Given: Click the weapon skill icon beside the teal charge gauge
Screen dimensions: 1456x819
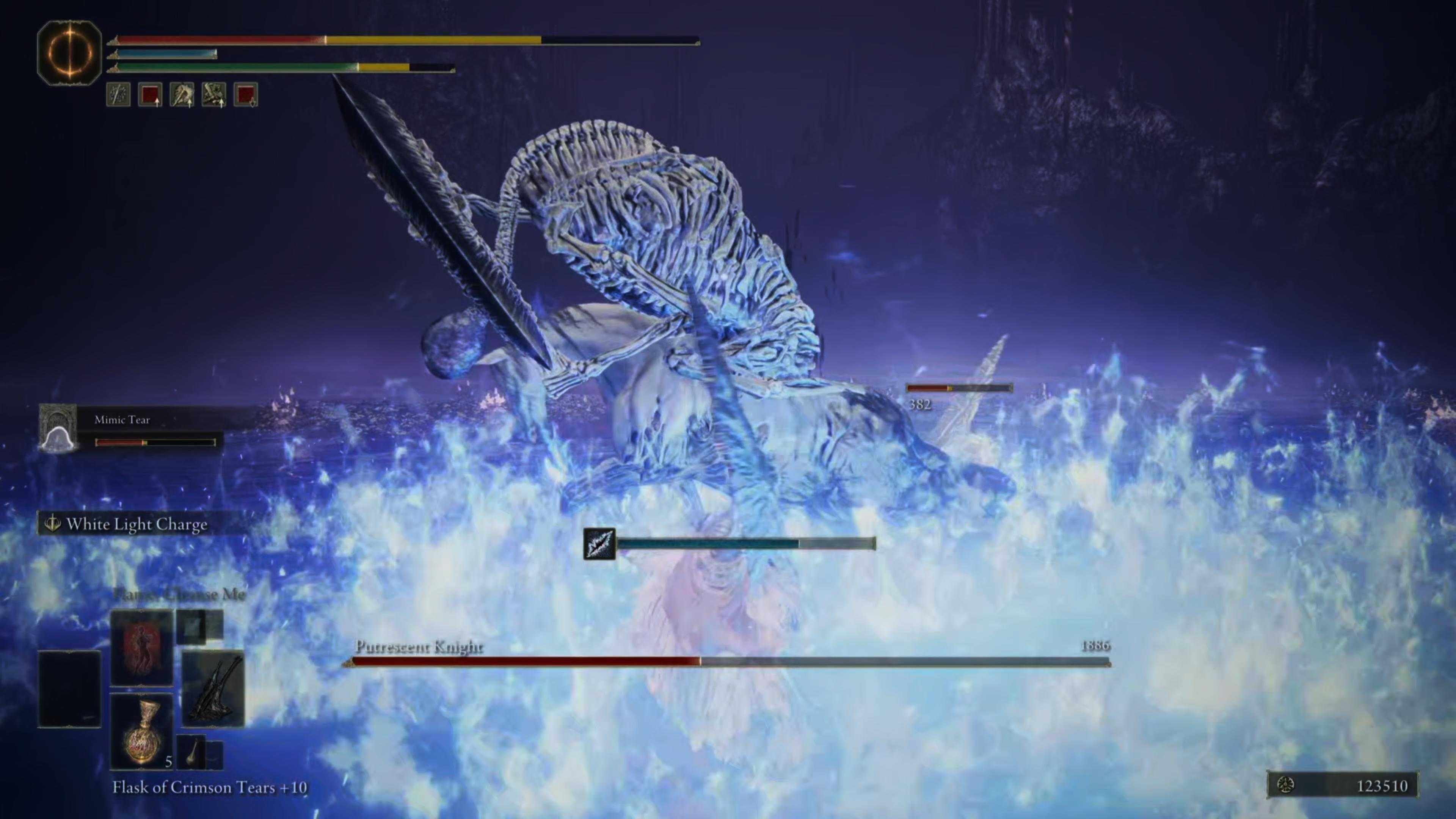Looking at the screenshot, I should tap(600, 543).
